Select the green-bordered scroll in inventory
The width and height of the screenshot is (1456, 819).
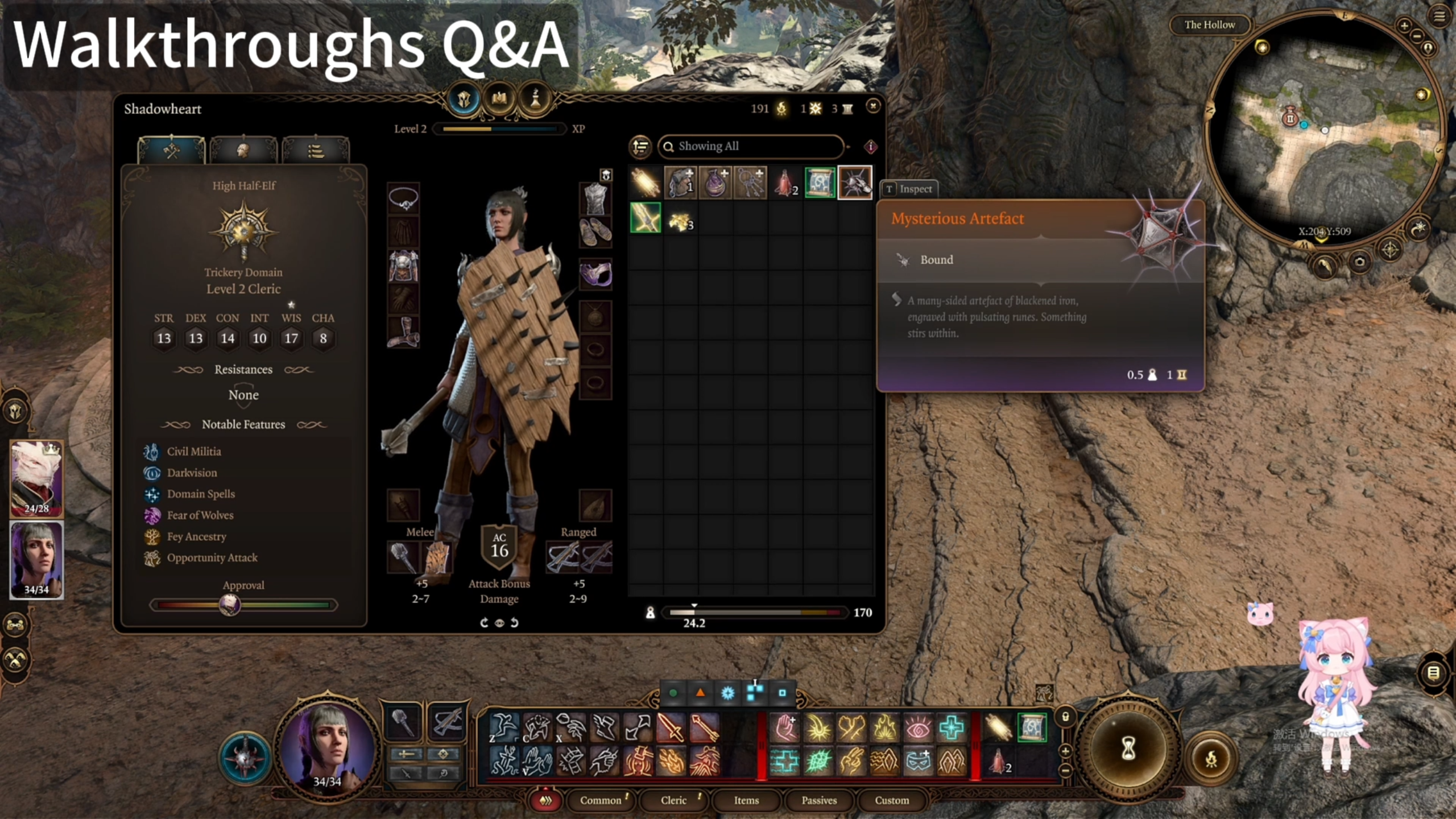pos(820,183)
